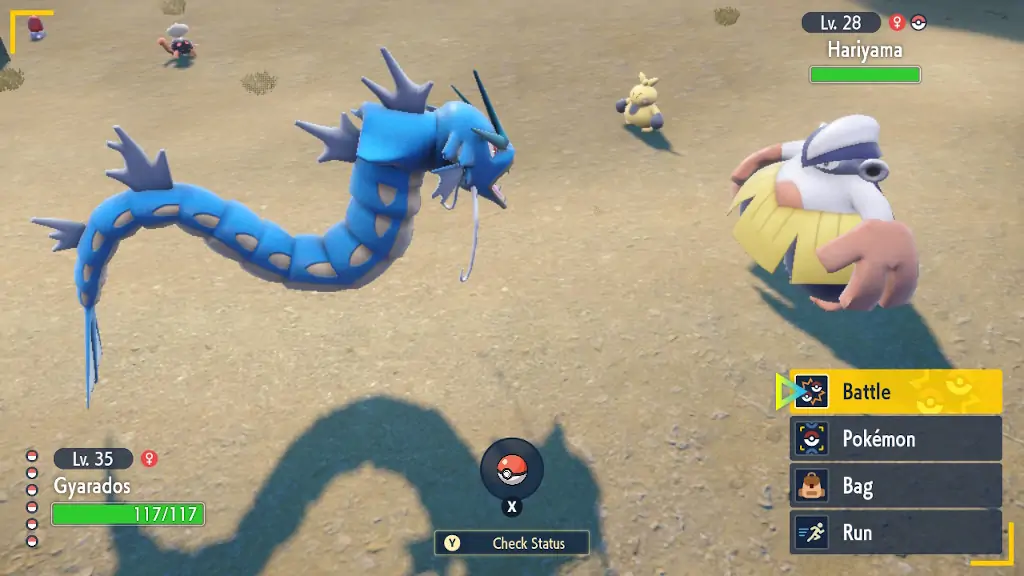Click the Poké Ball throw icon

point(512,469)
